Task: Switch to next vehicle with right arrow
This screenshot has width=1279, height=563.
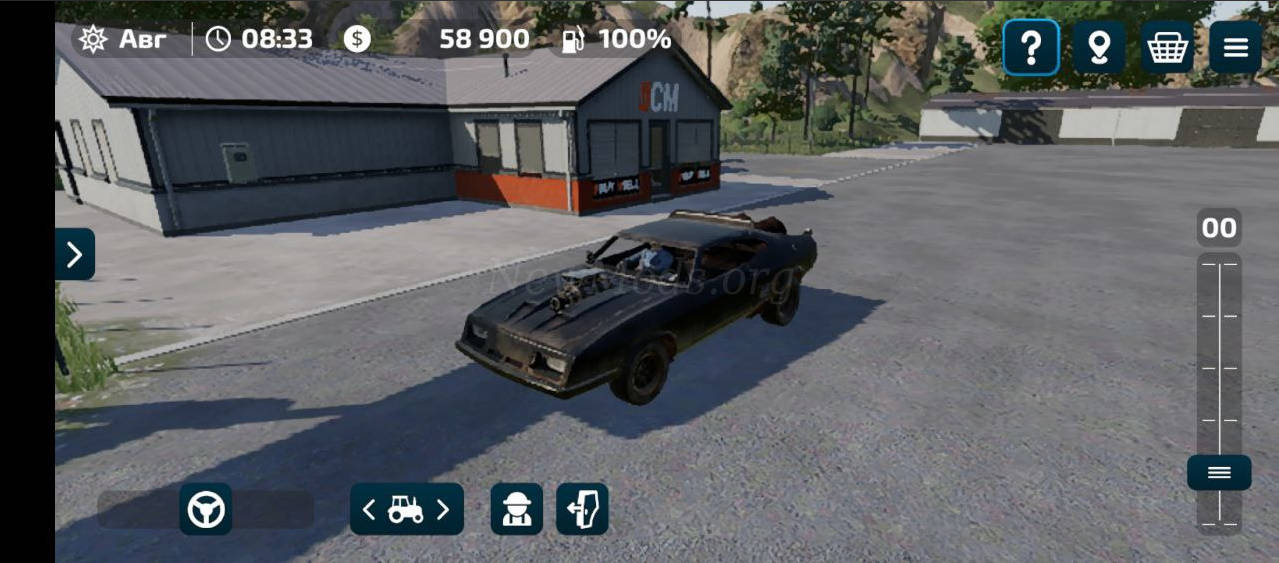Action: click(x=443, y=510)
